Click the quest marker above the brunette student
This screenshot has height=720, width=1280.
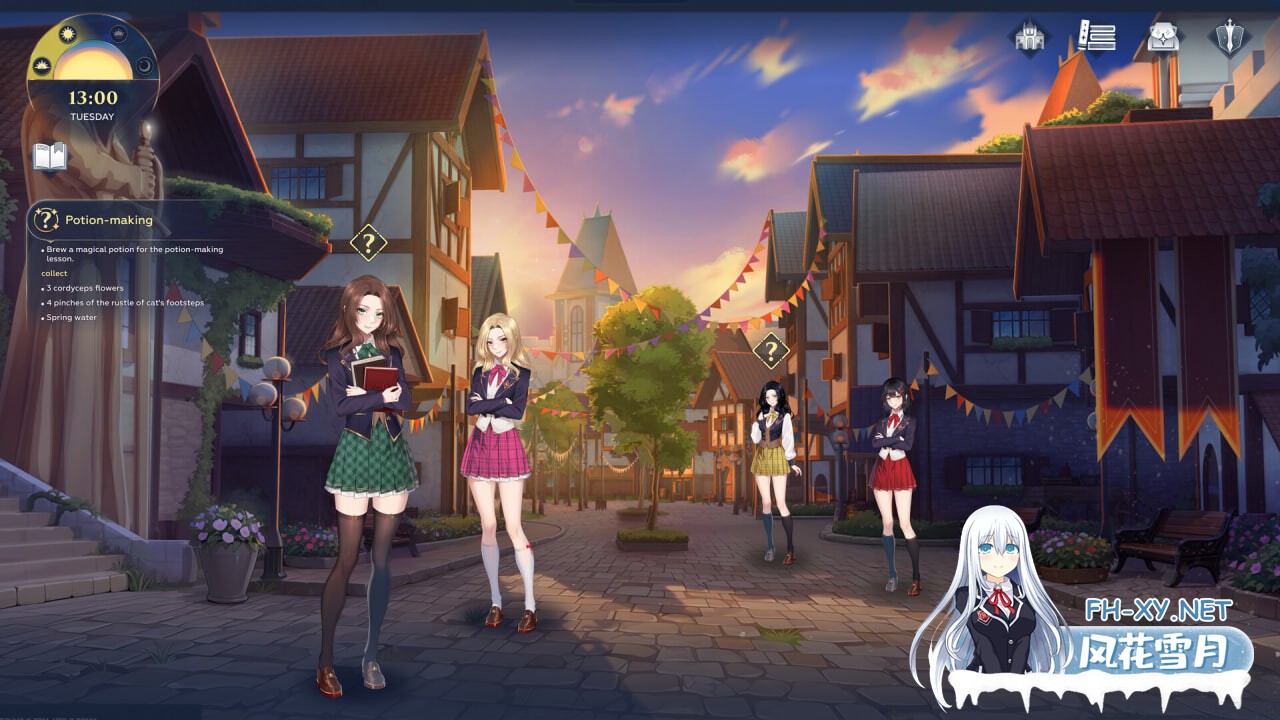[x=369, y=240]
